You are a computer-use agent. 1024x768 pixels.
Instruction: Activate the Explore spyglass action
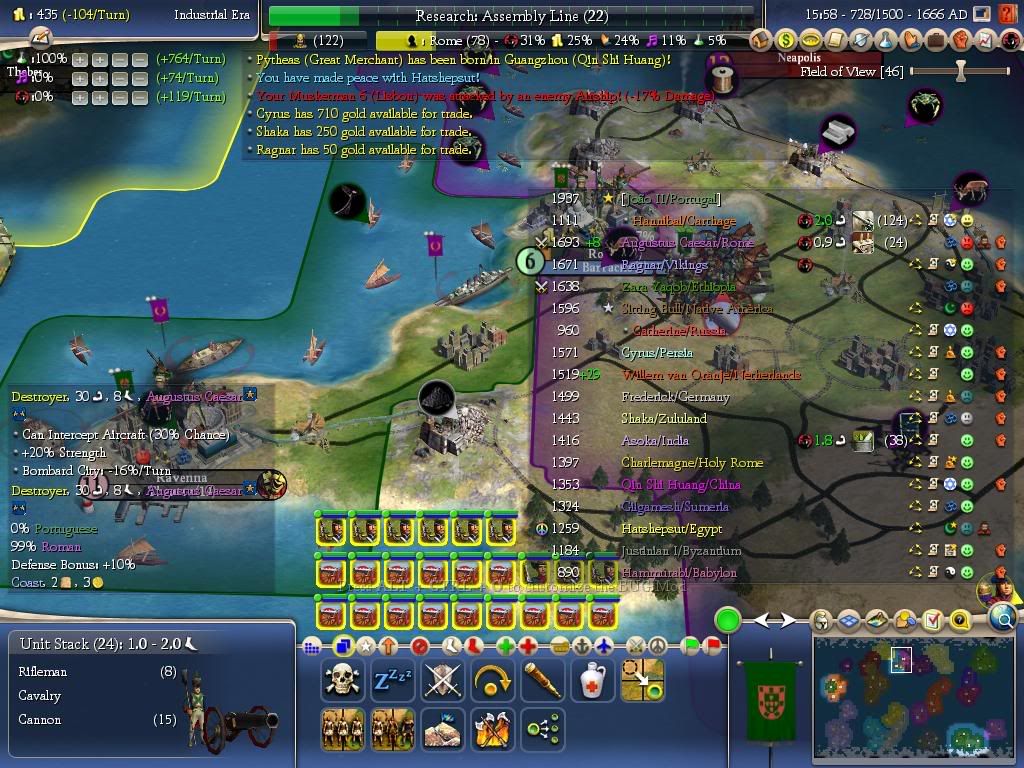(x=542, y=681)
